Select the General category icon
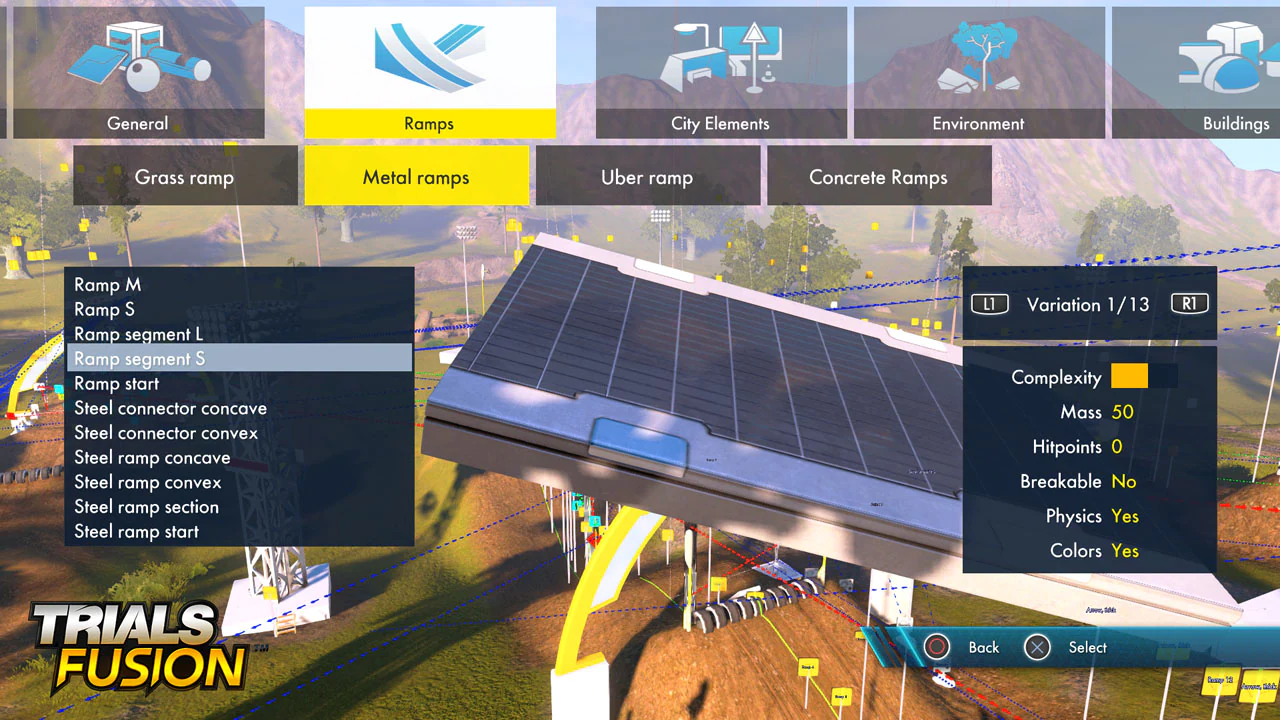Screen dimensions: 1280x720 pos(137,60)
